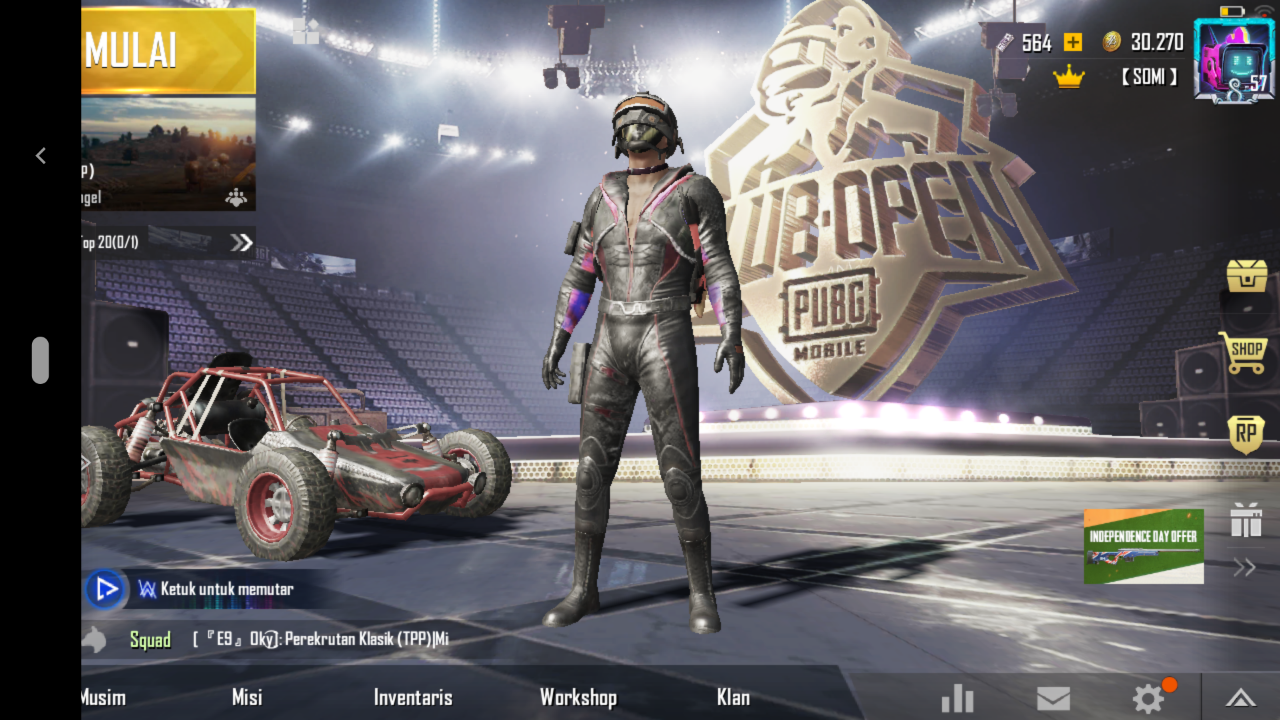Open the treasure crate icon
Viewport: 1280px width, 720px height.
[1247, 275]
